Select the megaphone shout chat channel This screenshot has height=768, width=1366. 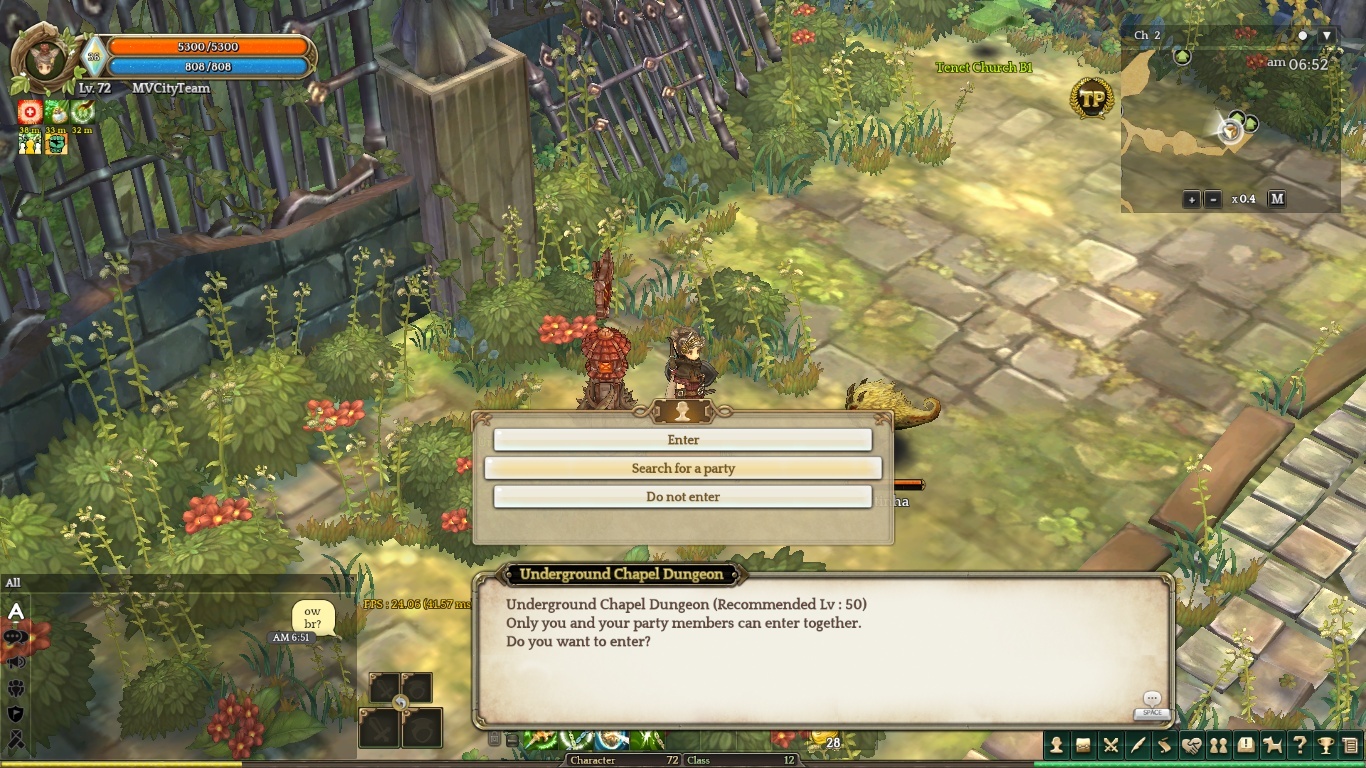coord(15,662)
